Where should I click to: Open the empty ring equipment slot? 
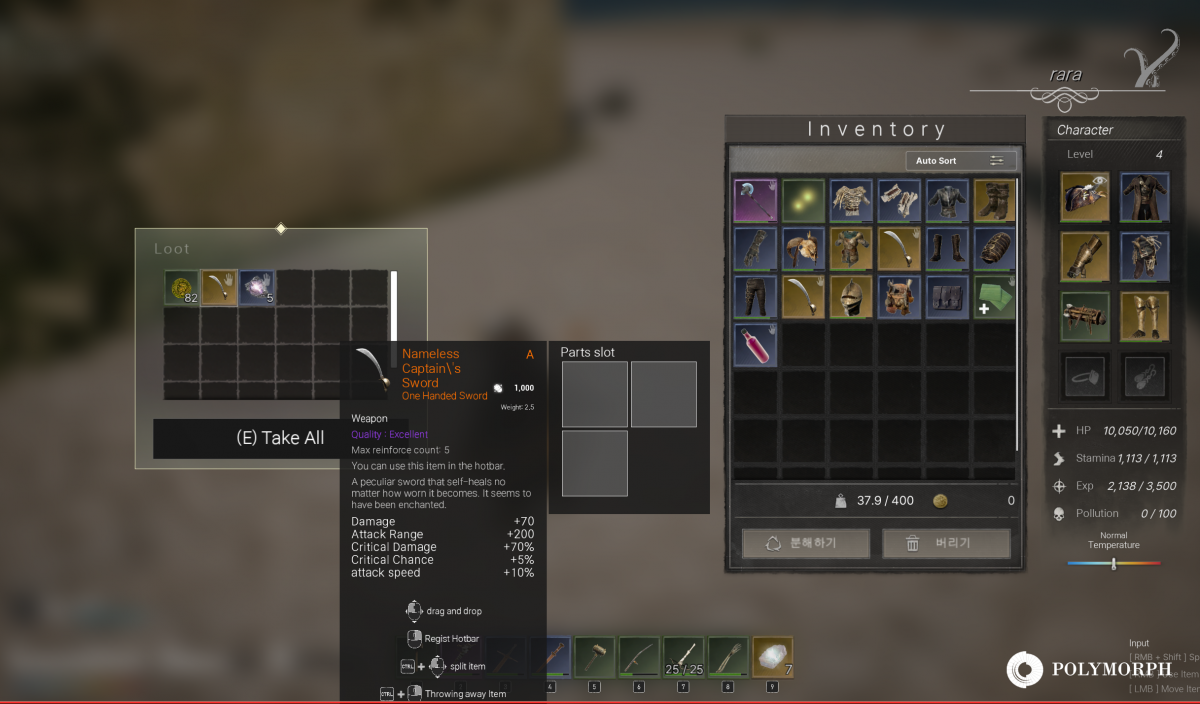(1084, 376)
